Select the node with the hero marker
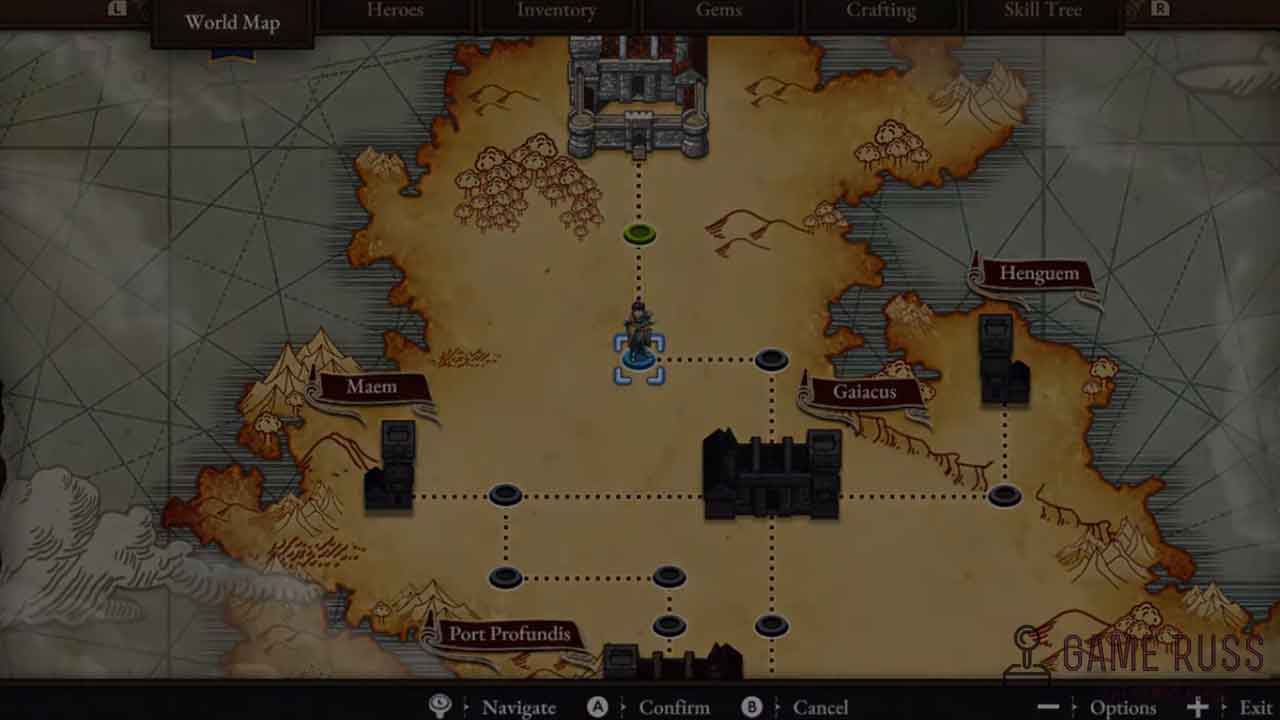This screenshot has width=1280, height=720. [x=639, y=358]
